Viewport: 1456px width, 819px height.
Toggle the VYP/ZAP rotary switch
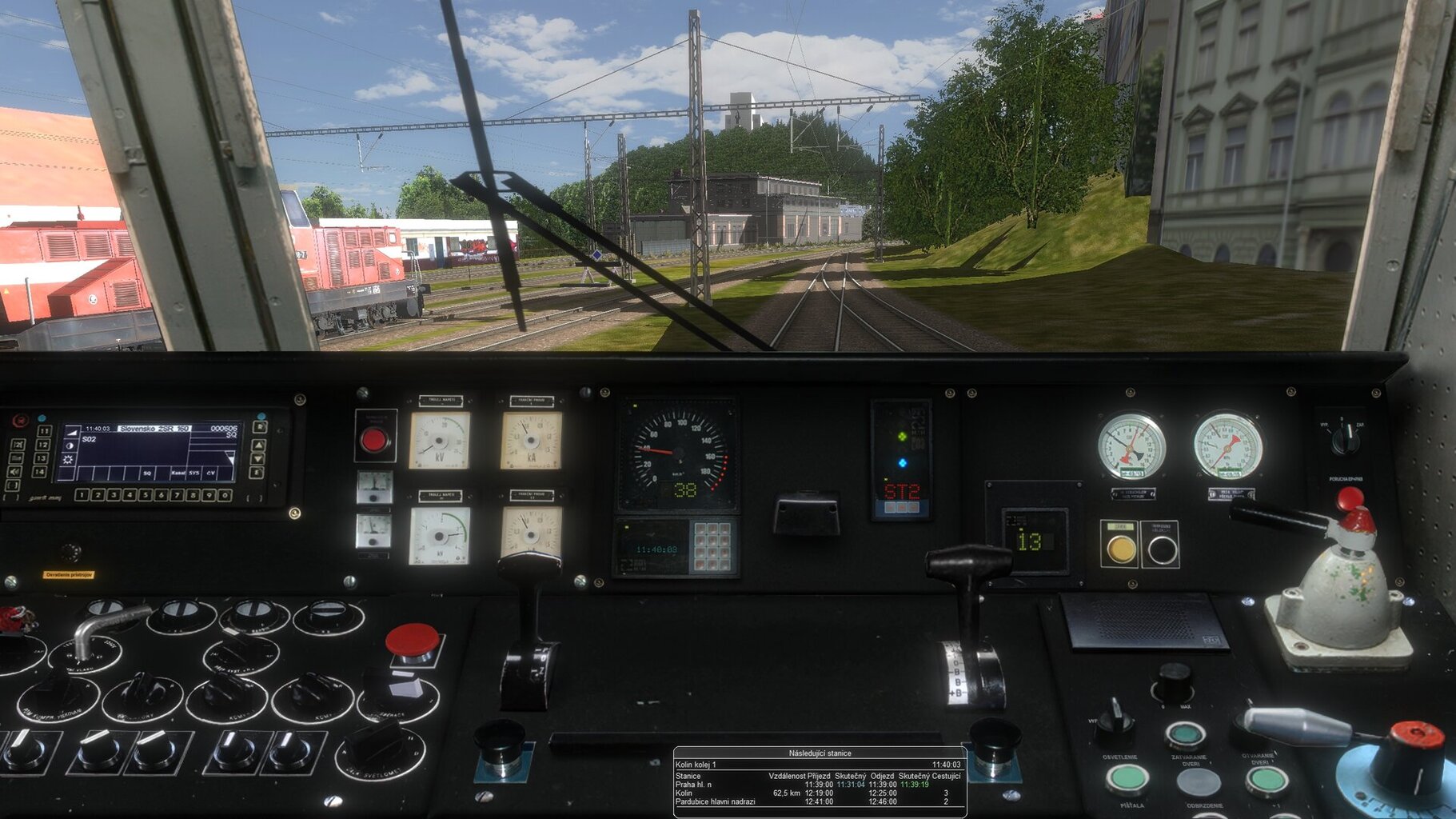(1345, 437)
